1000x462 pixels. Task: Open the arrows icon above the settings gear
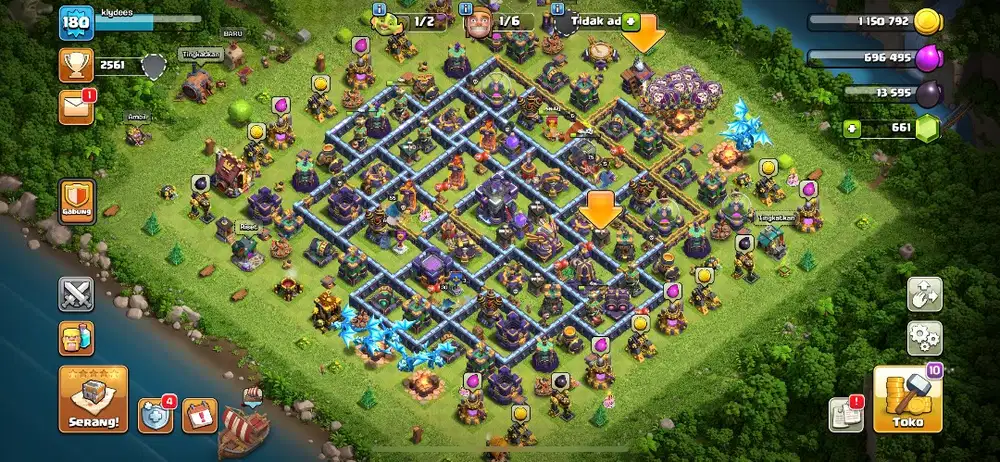[x=924, y=294]
